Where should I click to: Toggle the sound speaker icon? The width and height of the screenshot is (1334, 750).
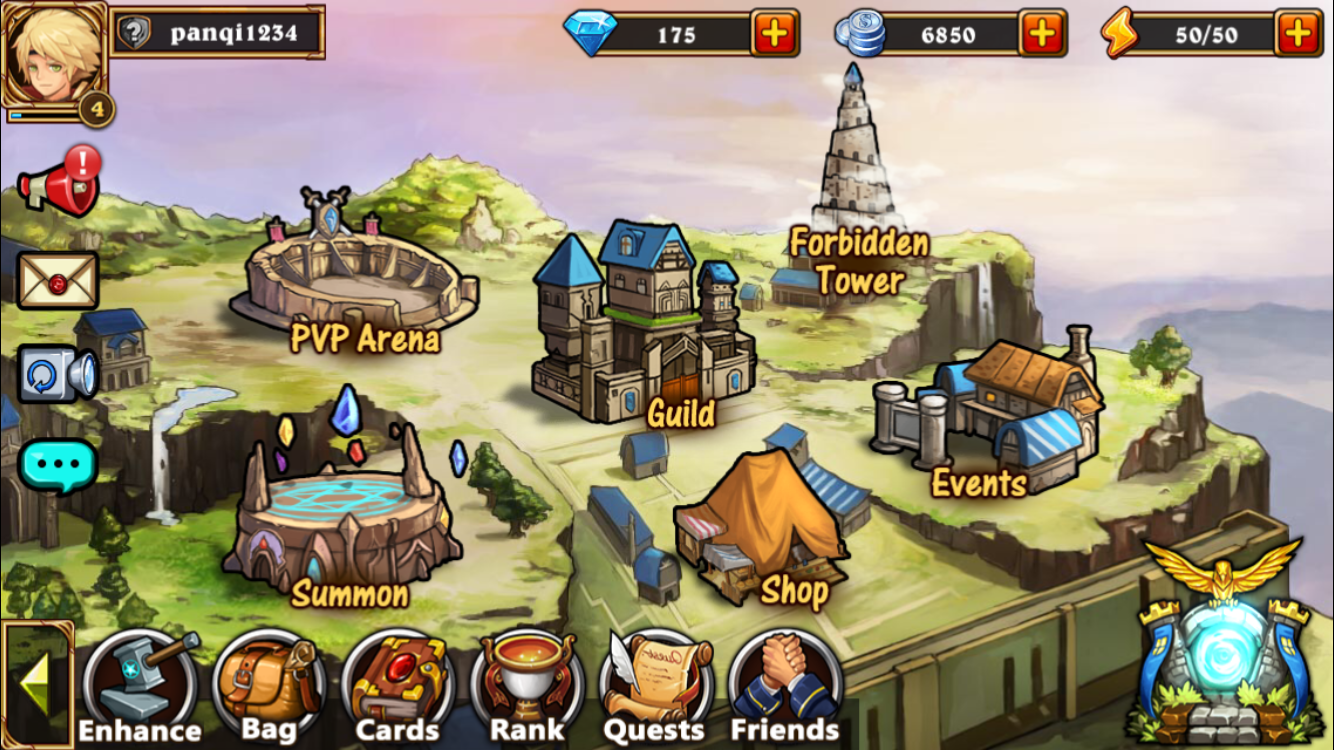(58, 374)
